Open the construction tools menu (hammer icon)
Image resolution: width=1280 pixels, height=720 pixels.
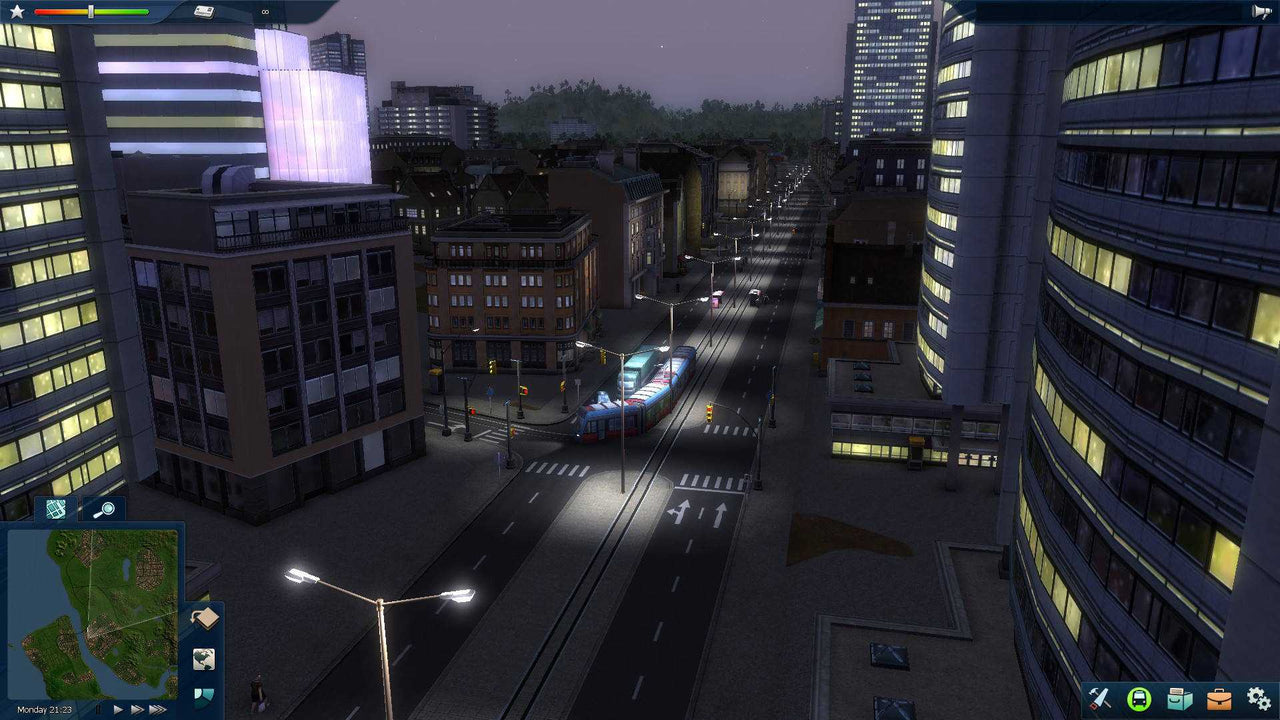tap(1098, 699)
